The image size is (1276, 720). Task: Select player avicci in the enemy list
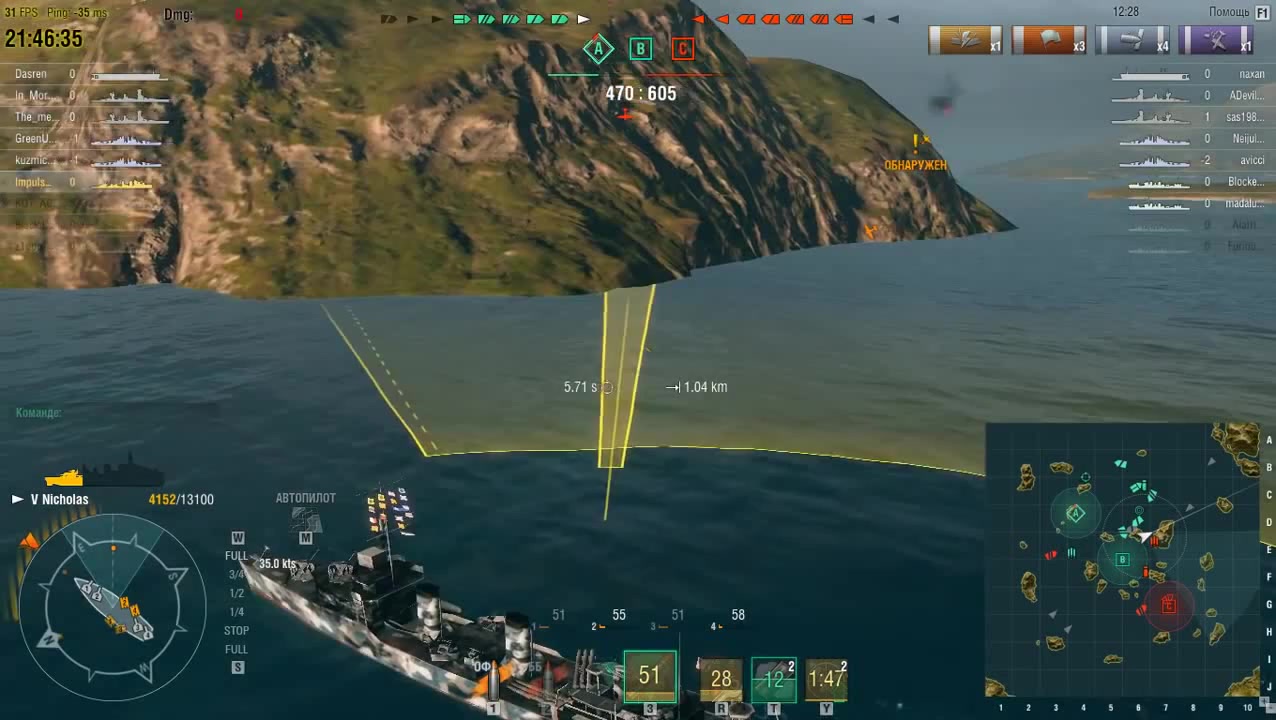1251,160
